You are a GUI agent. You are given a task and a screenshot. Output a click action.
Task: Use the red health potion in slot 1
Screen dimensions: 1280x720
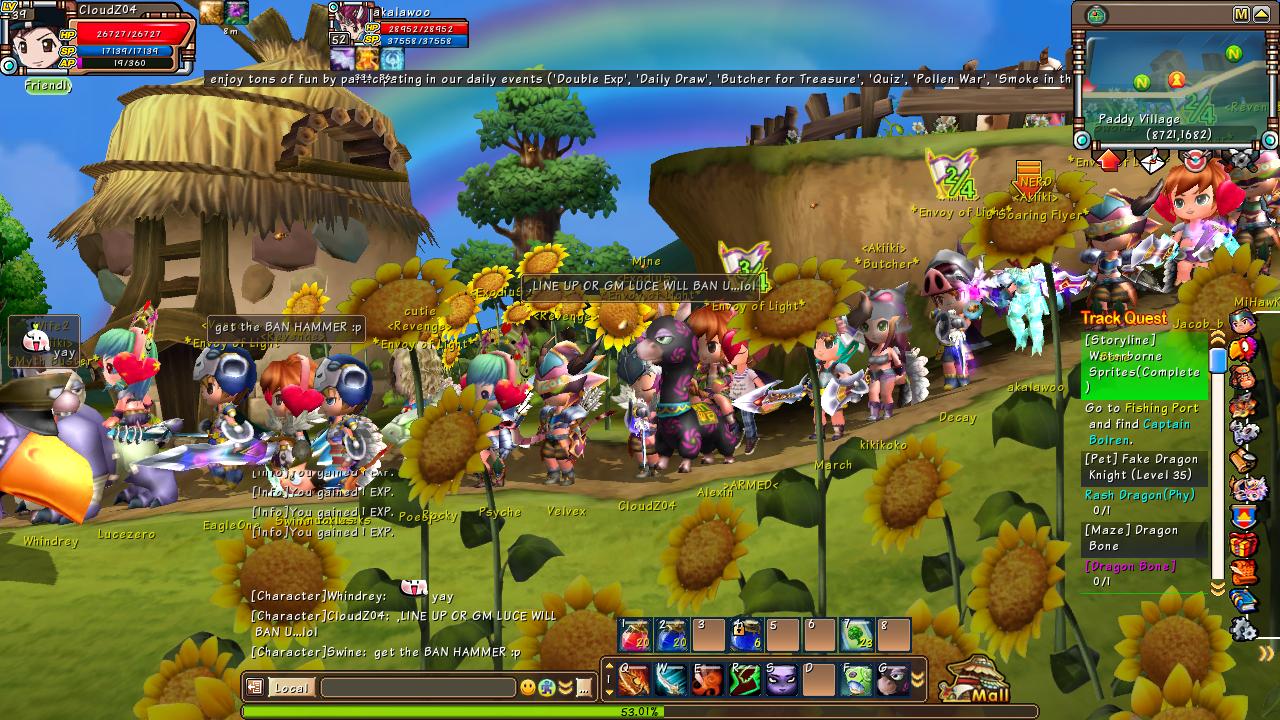coord(635,635)
